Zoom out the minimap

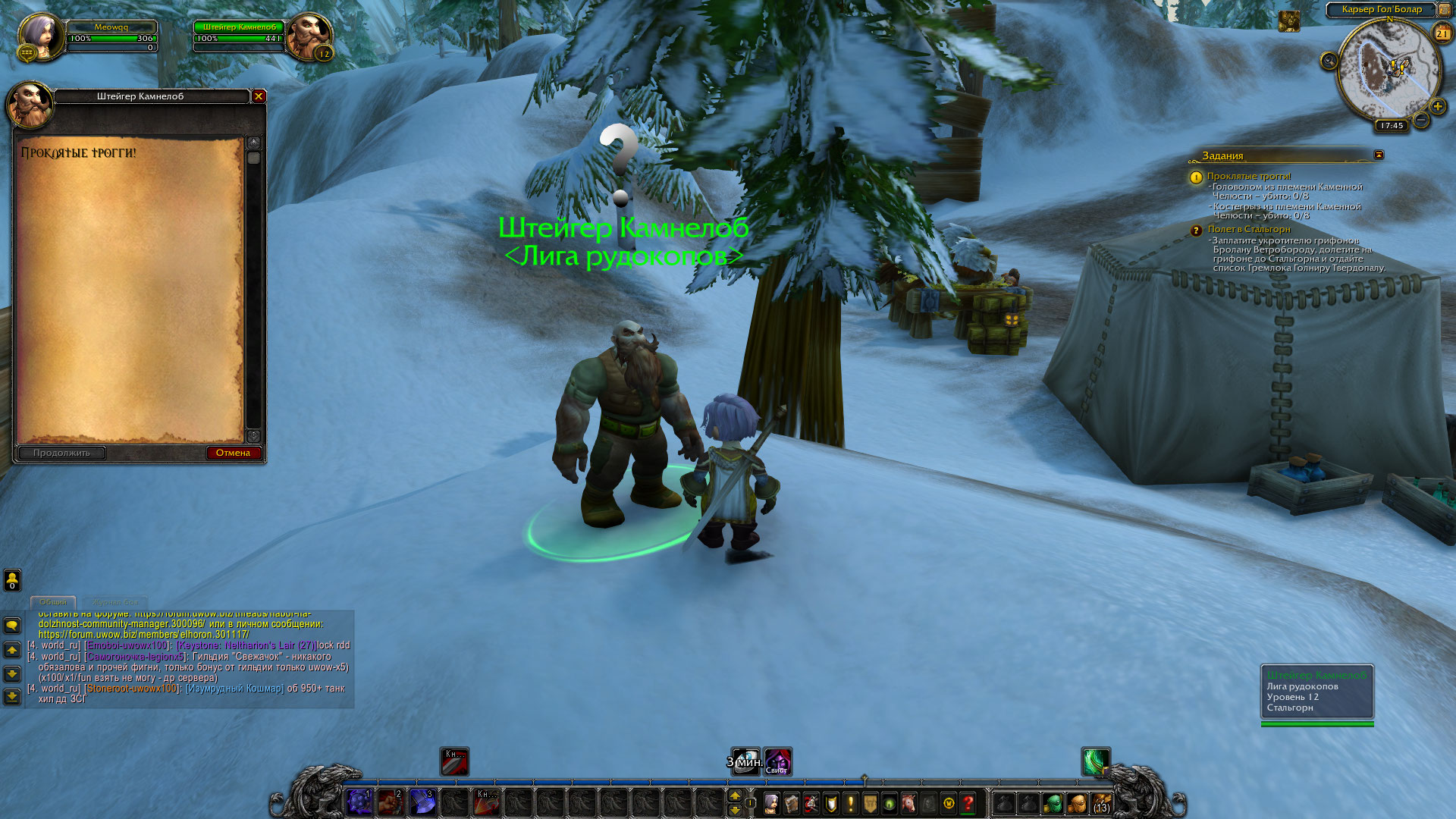coord(1421,120)
